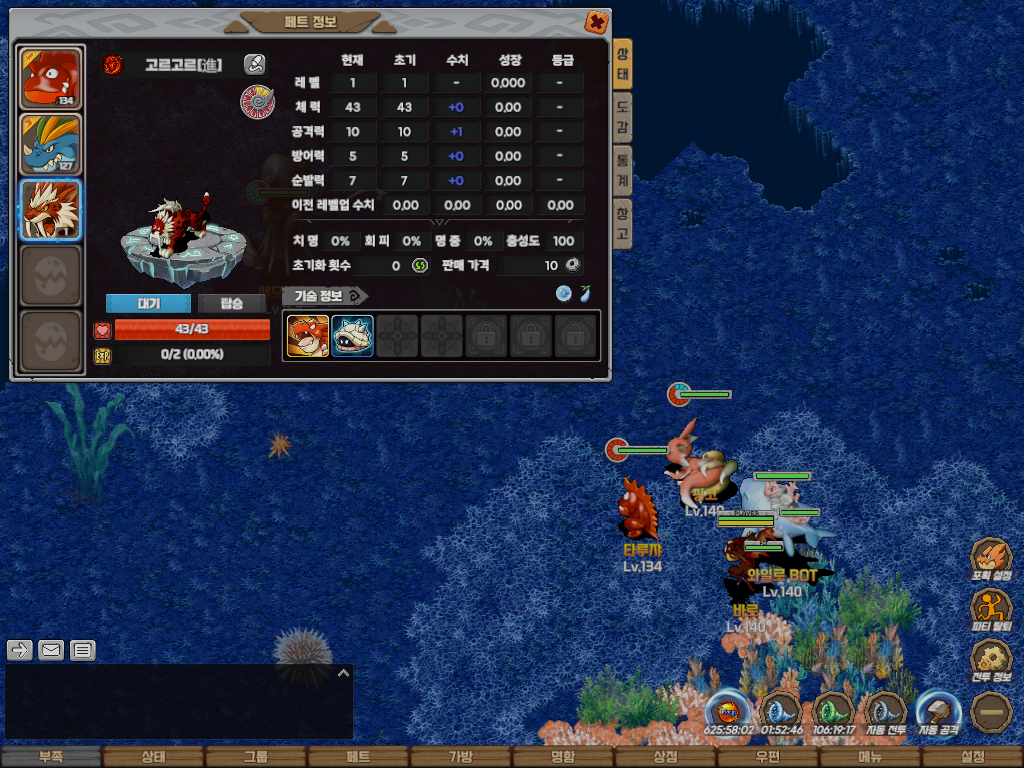The height and width of the screenshot is (768, 1024).
Task: Select the blue horned dragon pet portrait
Action: point(50,143)
